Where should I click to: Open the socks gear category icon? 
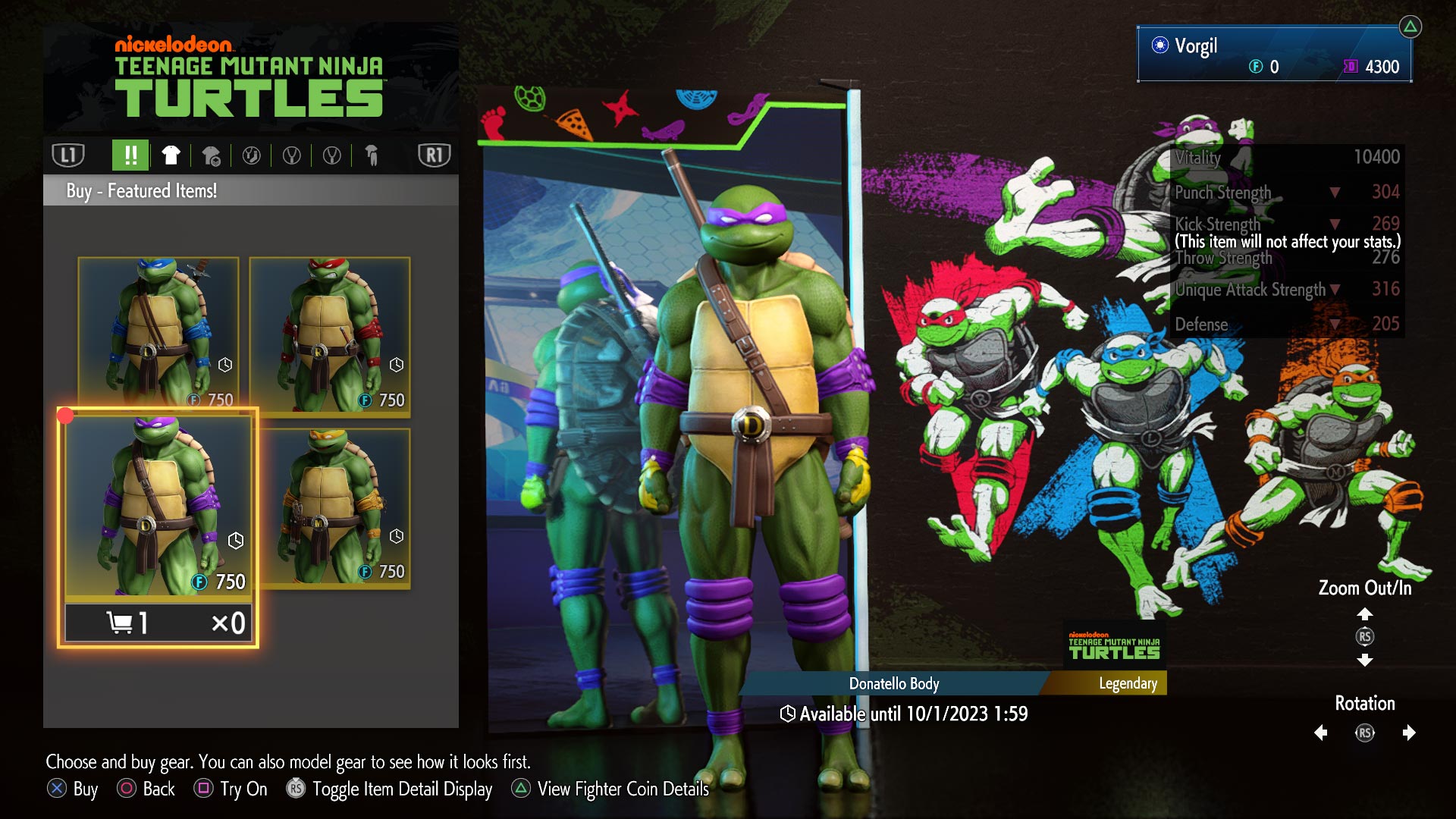[x=252, y=155]
